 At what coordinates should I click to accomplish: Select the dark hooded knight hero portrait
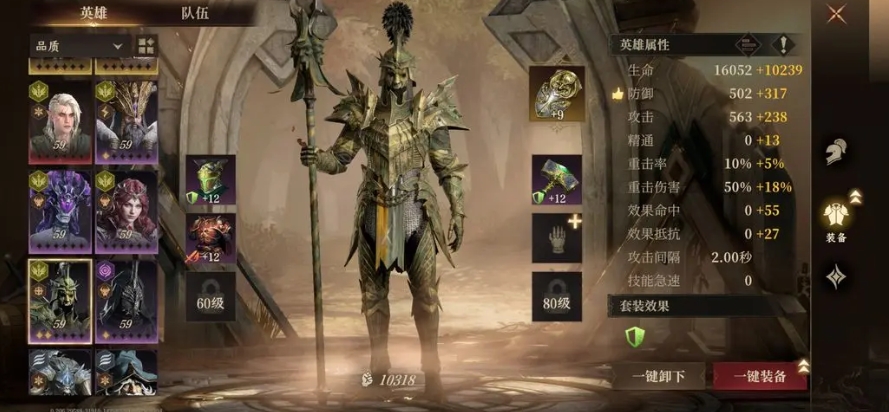[126, 298]
